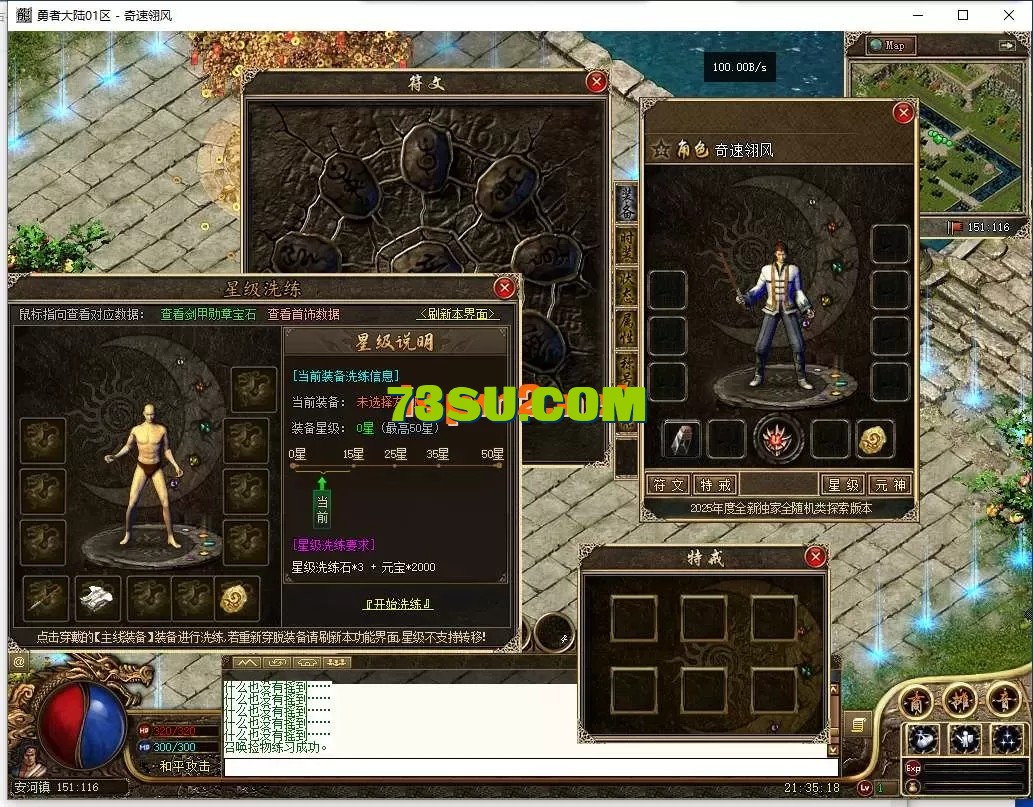View 查看首饰数据 jewelry data
This screenshot has height=807, width=1033.
pos(303,314)
